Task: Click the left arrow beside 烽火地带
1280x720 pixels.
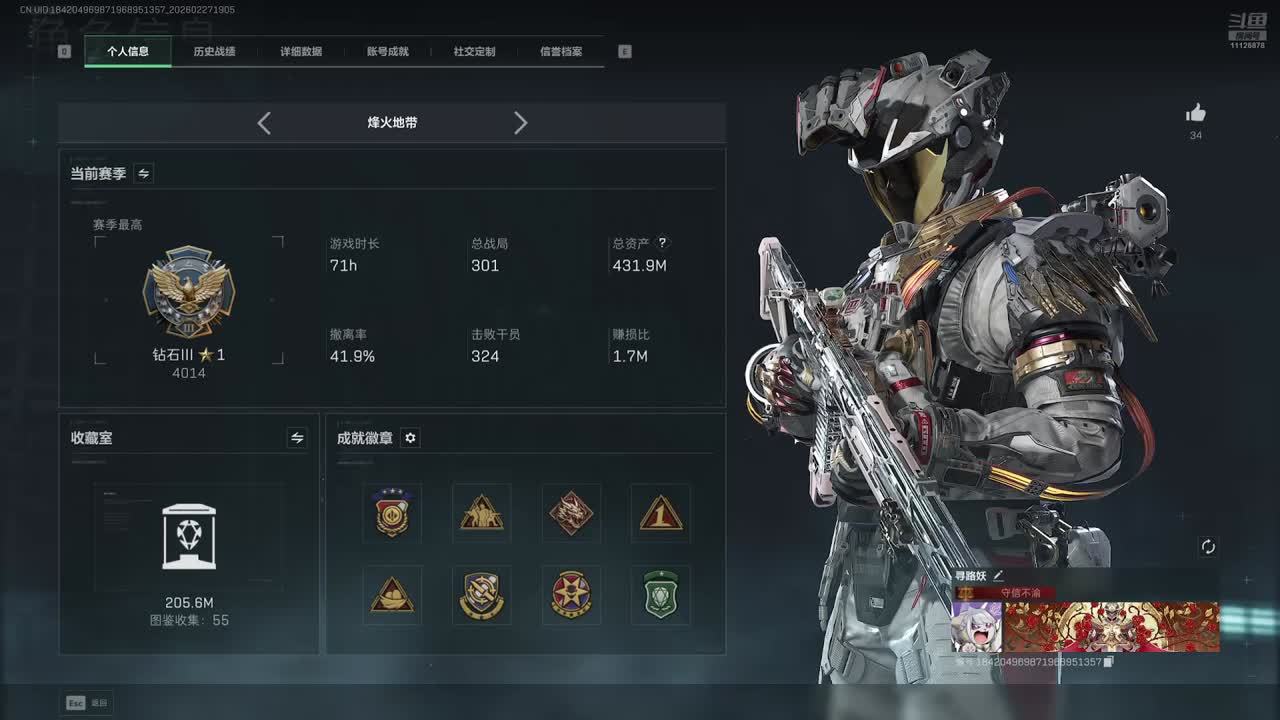Action: (264, 123)
